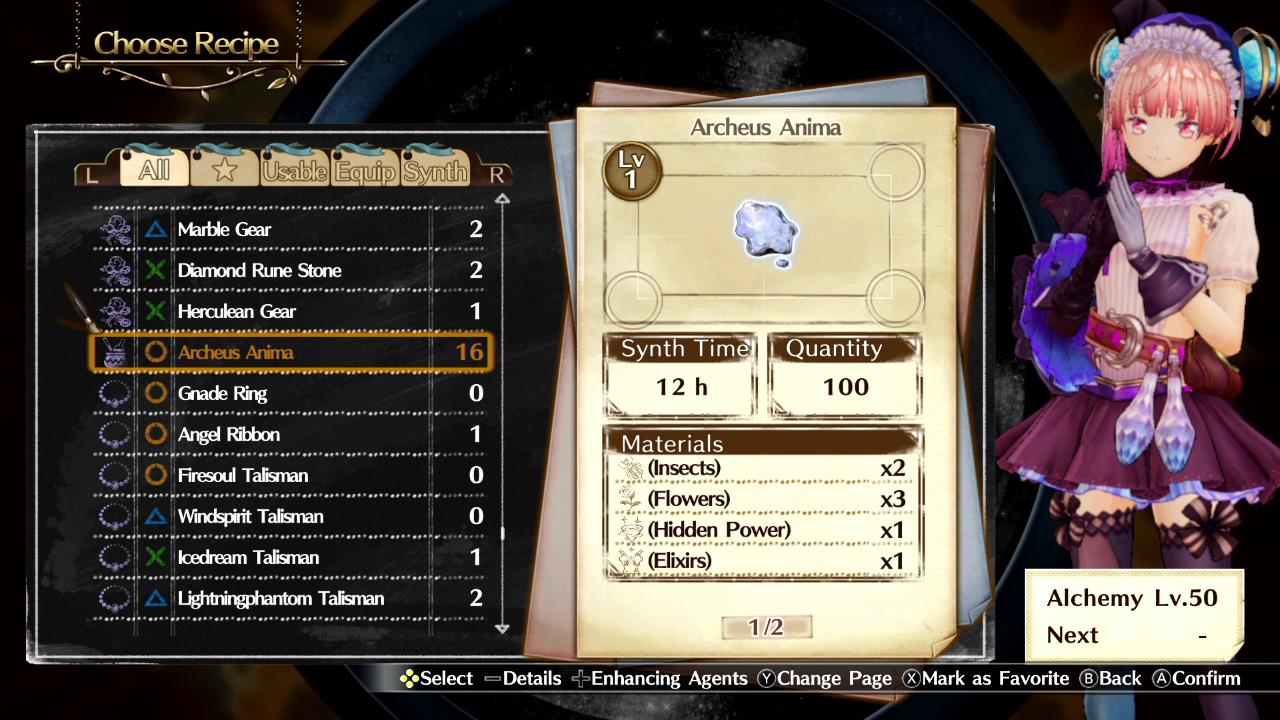This screenshot has height=720, width=1280.
Task: Click the scrollbar down arrow in recipe list
Action: coord(502,630)
